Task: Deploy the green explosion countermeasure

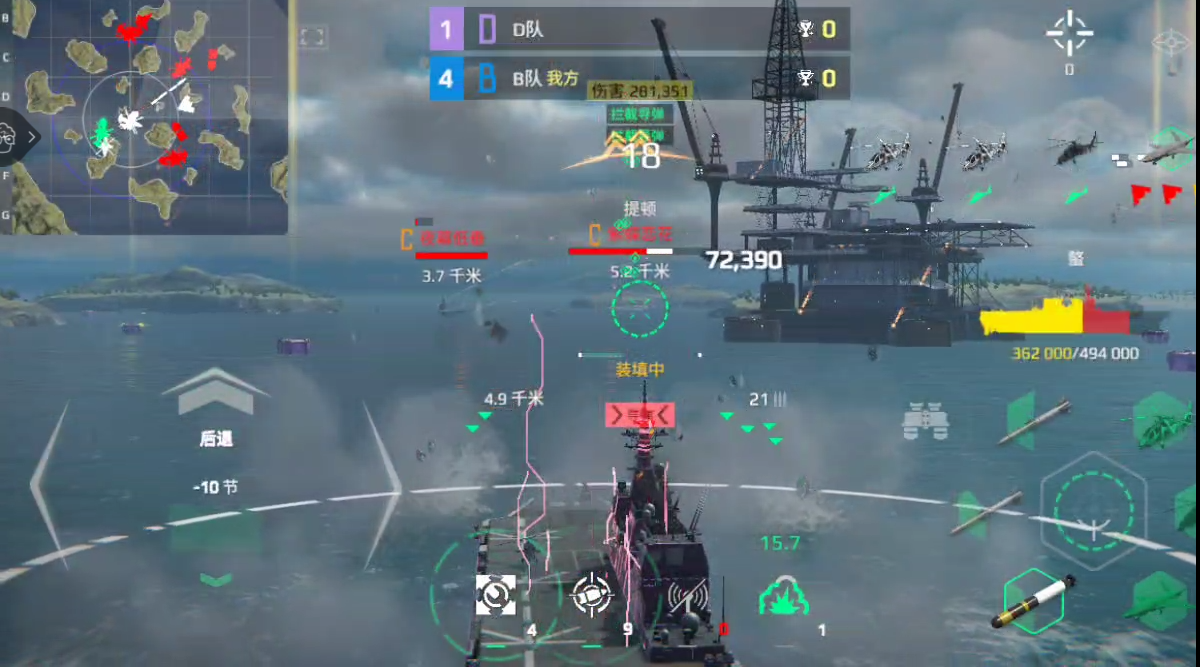Action: click(x=784, y=596)
